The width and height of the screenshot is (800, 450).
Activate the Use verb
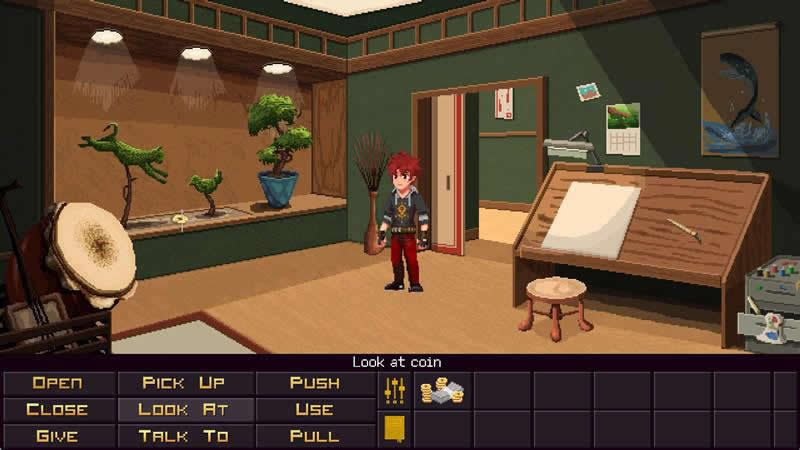(315, 409)
